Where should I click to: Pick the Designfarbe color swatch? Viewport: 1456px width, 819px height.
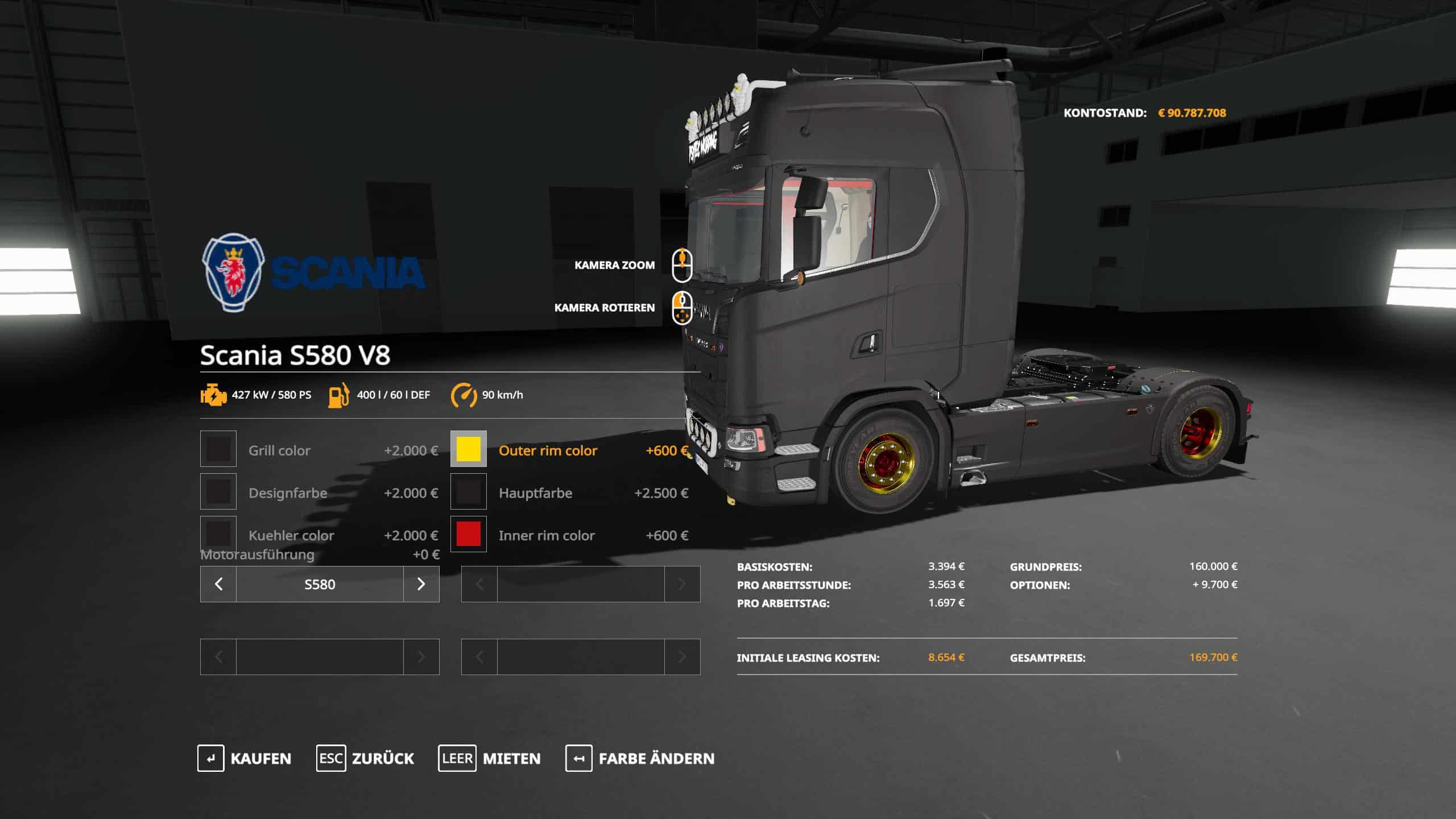click(218, 492)
